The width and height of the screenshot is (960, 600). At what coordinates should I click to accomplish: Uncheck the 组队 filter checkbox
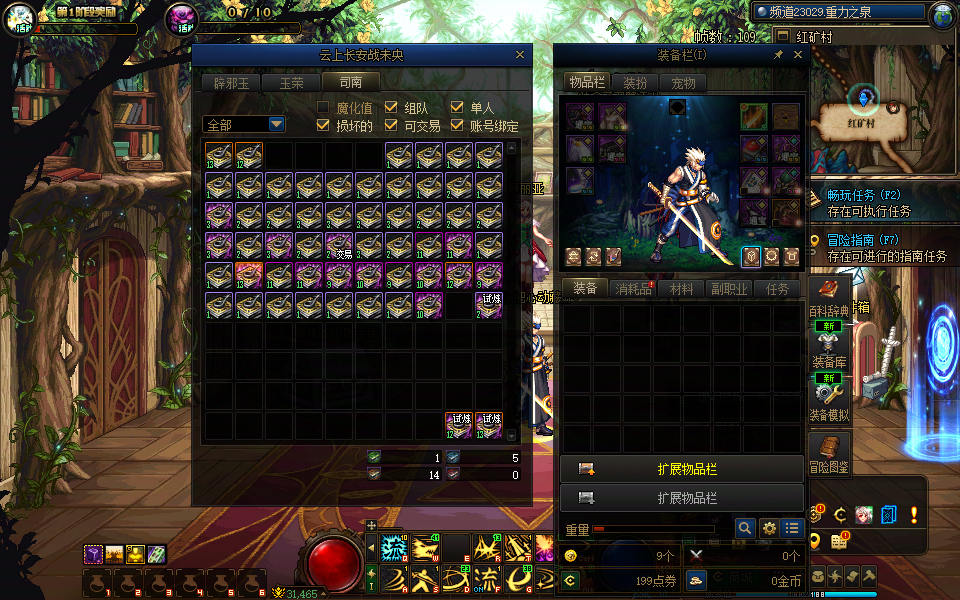pos(390,108)
